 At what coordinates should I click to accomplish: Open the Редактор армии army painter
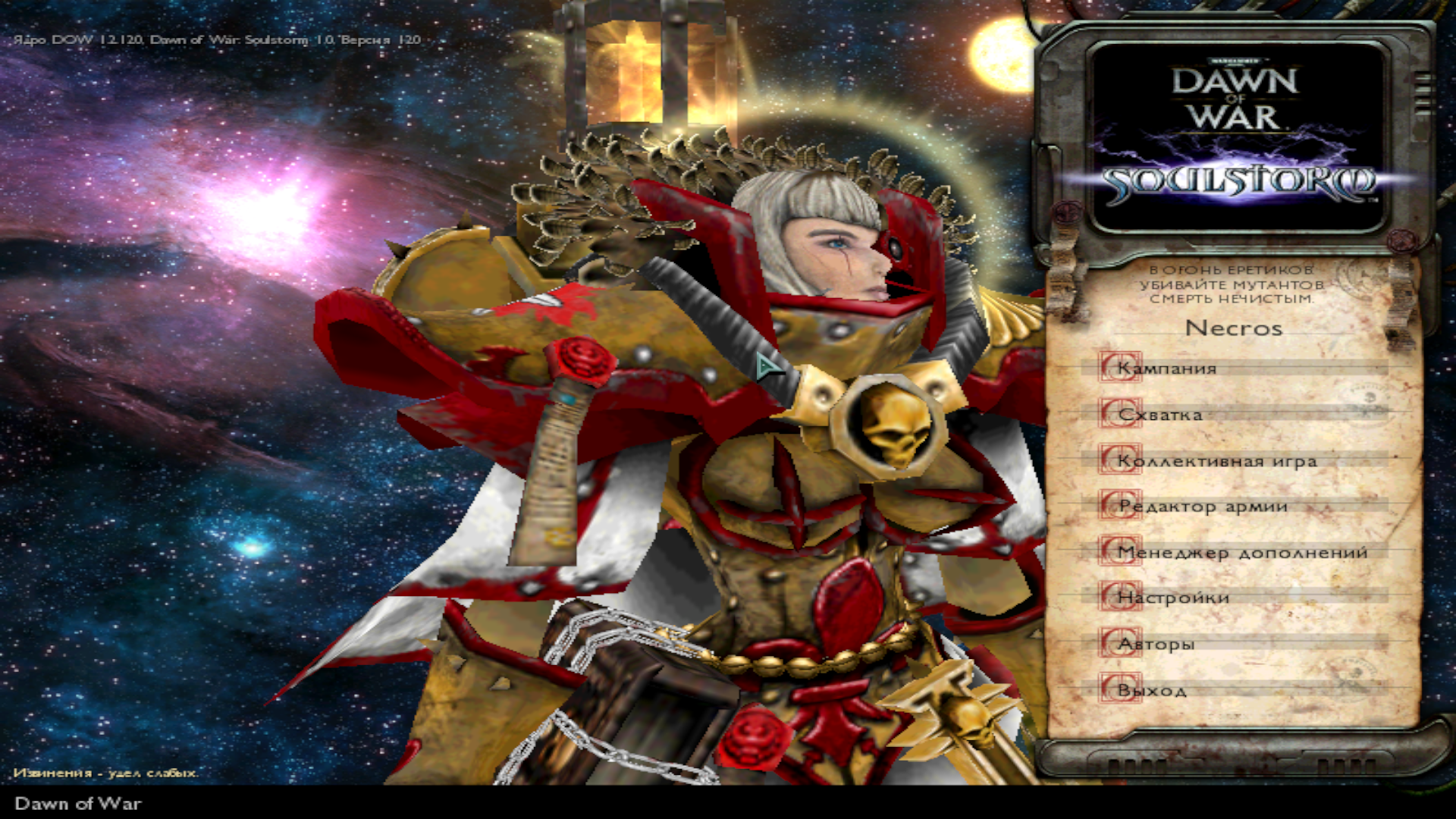(x=1203, y=507)
